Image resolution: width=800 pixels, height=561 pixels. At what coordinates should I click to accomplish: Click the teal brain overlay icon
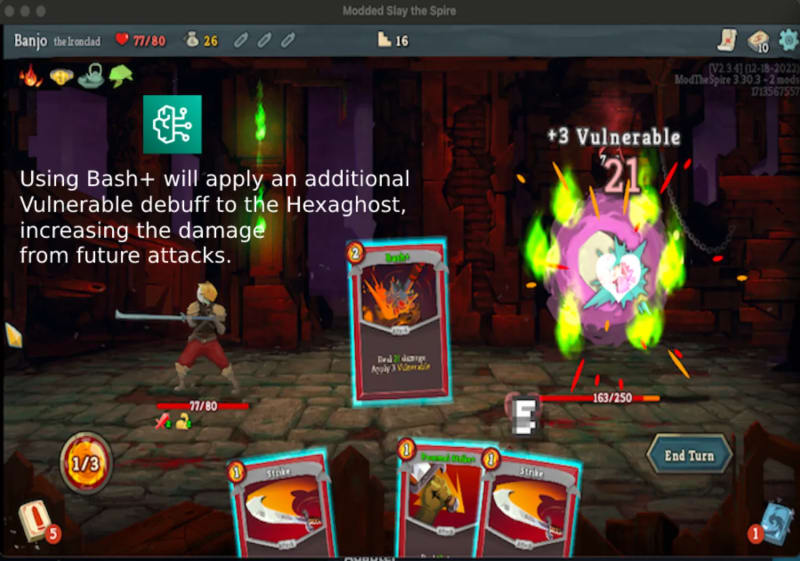tap(172, 124)
